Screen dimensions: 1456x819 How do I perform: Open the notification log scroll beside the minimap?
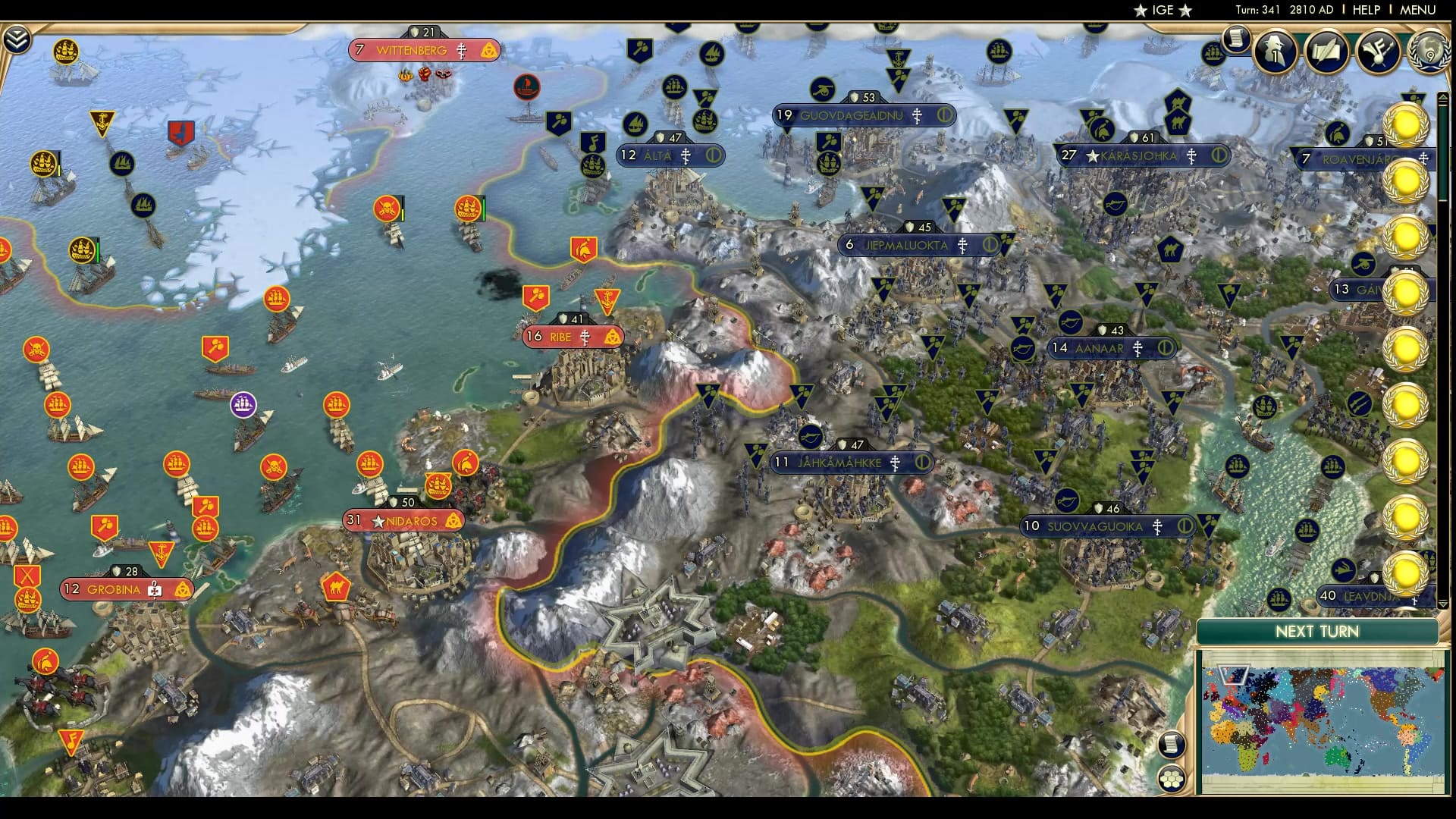click(1172, 745)
